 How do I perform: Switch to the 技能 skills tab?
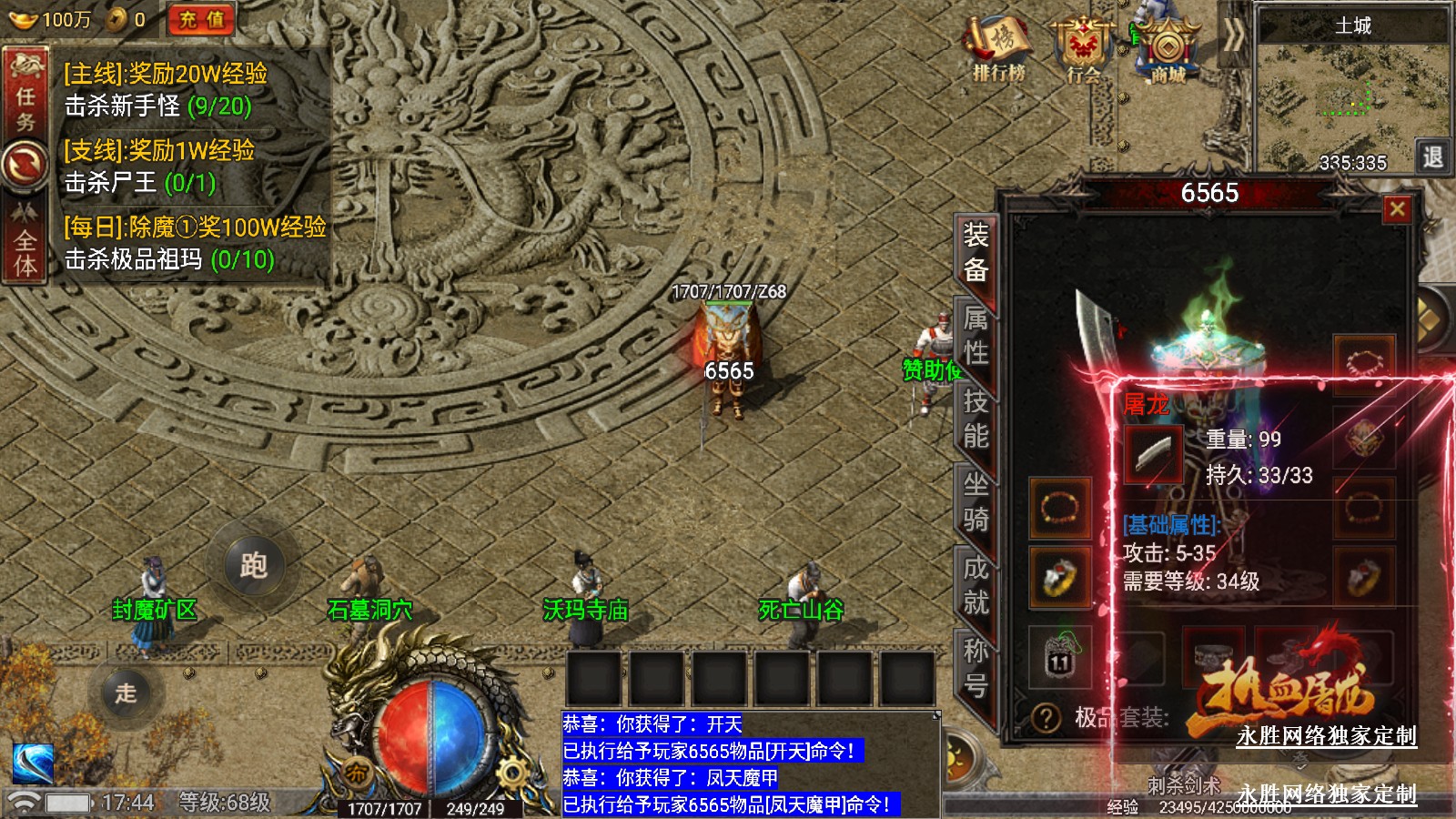pyautogui.click(x=975, y=419)
